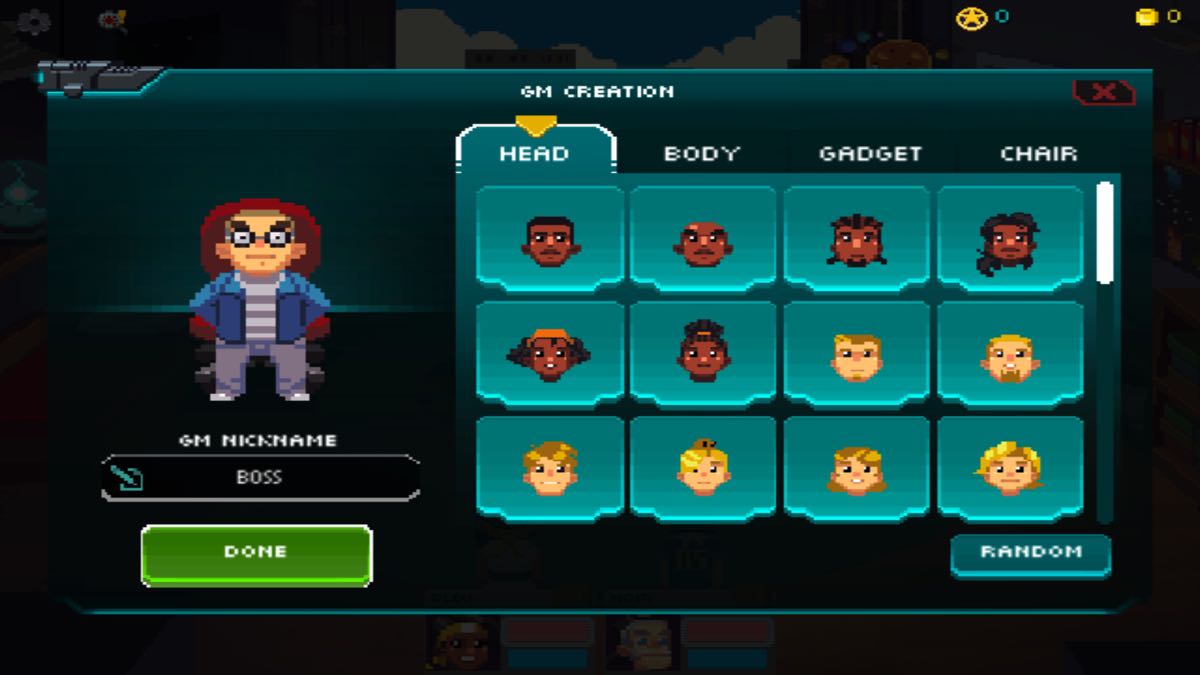Switch to the Body tab
This screenshot has height=675, width=1200.
pyautogui.click(x=701, y=154)
